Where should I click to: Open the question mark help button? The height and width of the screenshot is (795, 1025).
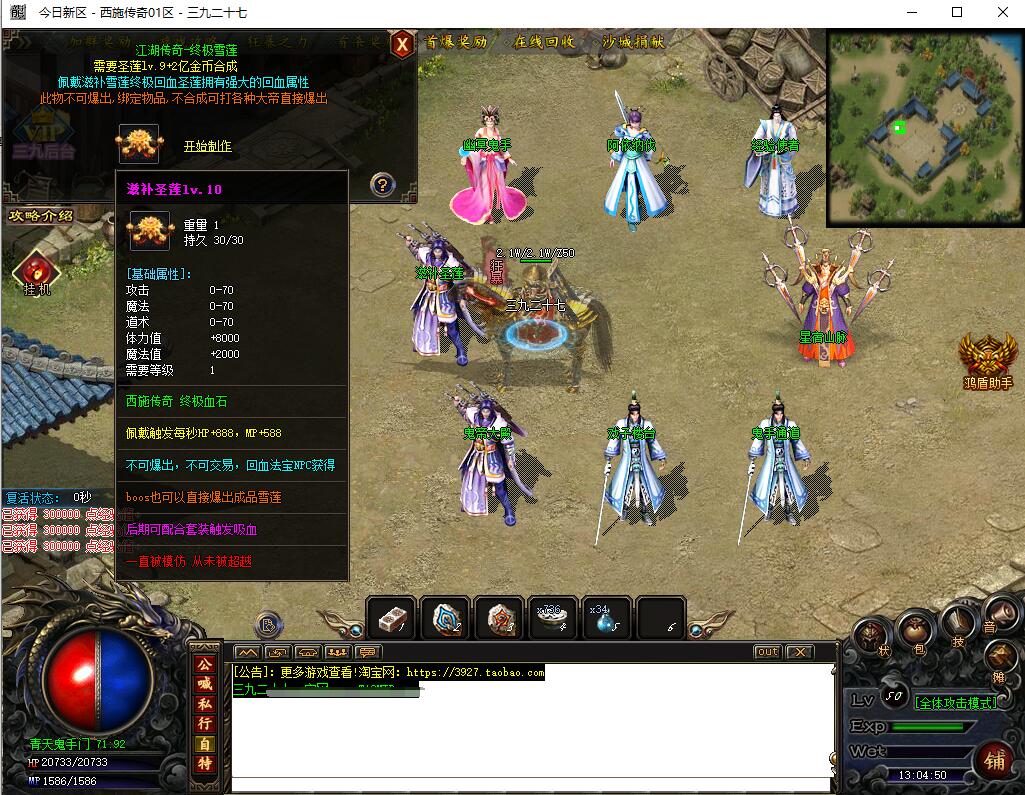pos(382,184)
